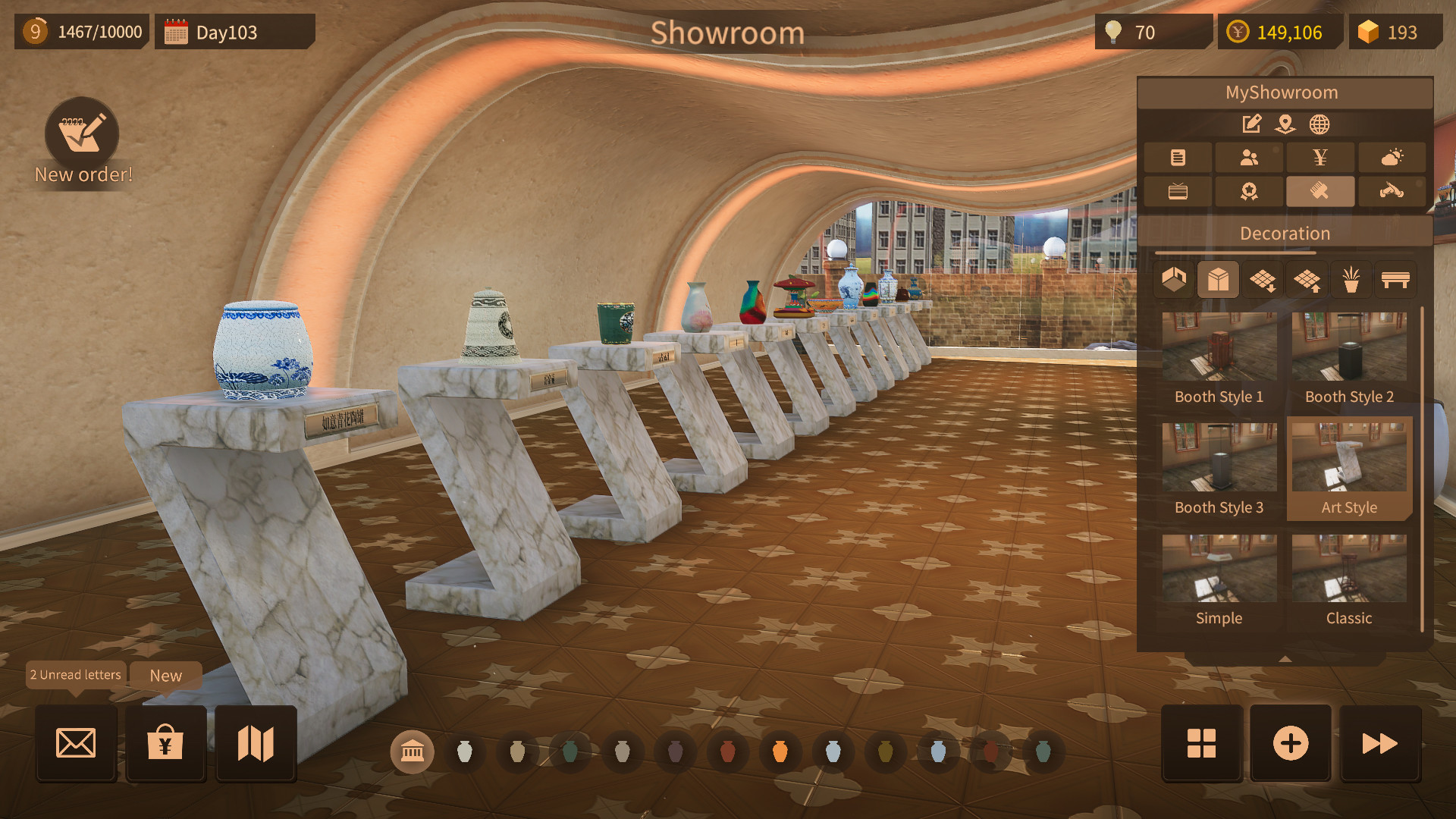The width and height of the screenshot is (1456, 819).
Task: Open the globe icon in MyShowroom panel
Action: tap(1319, 124)
